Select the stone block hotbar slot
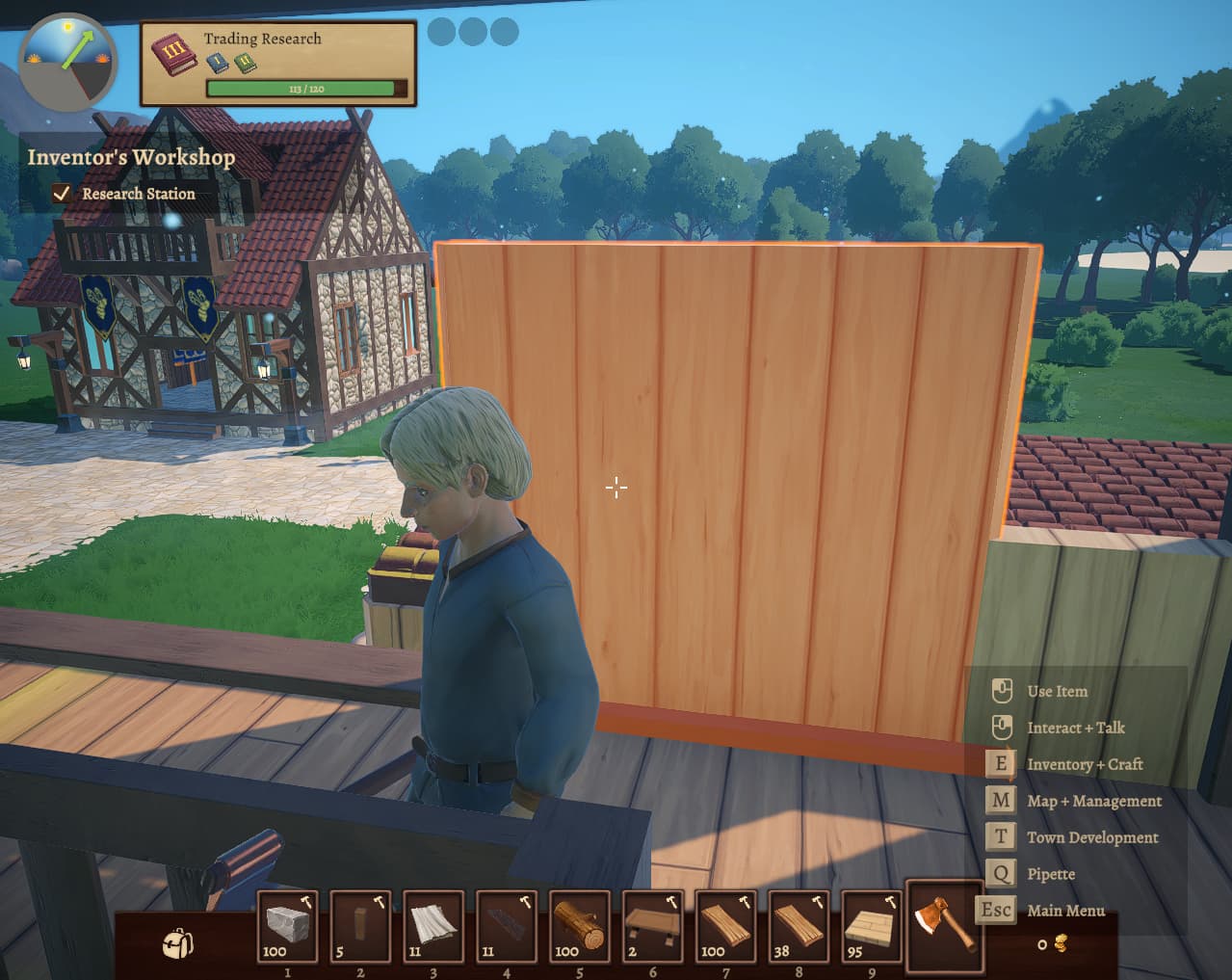Image resolution: width=1232 pixels, height=980 pixels. pos(287,926)
